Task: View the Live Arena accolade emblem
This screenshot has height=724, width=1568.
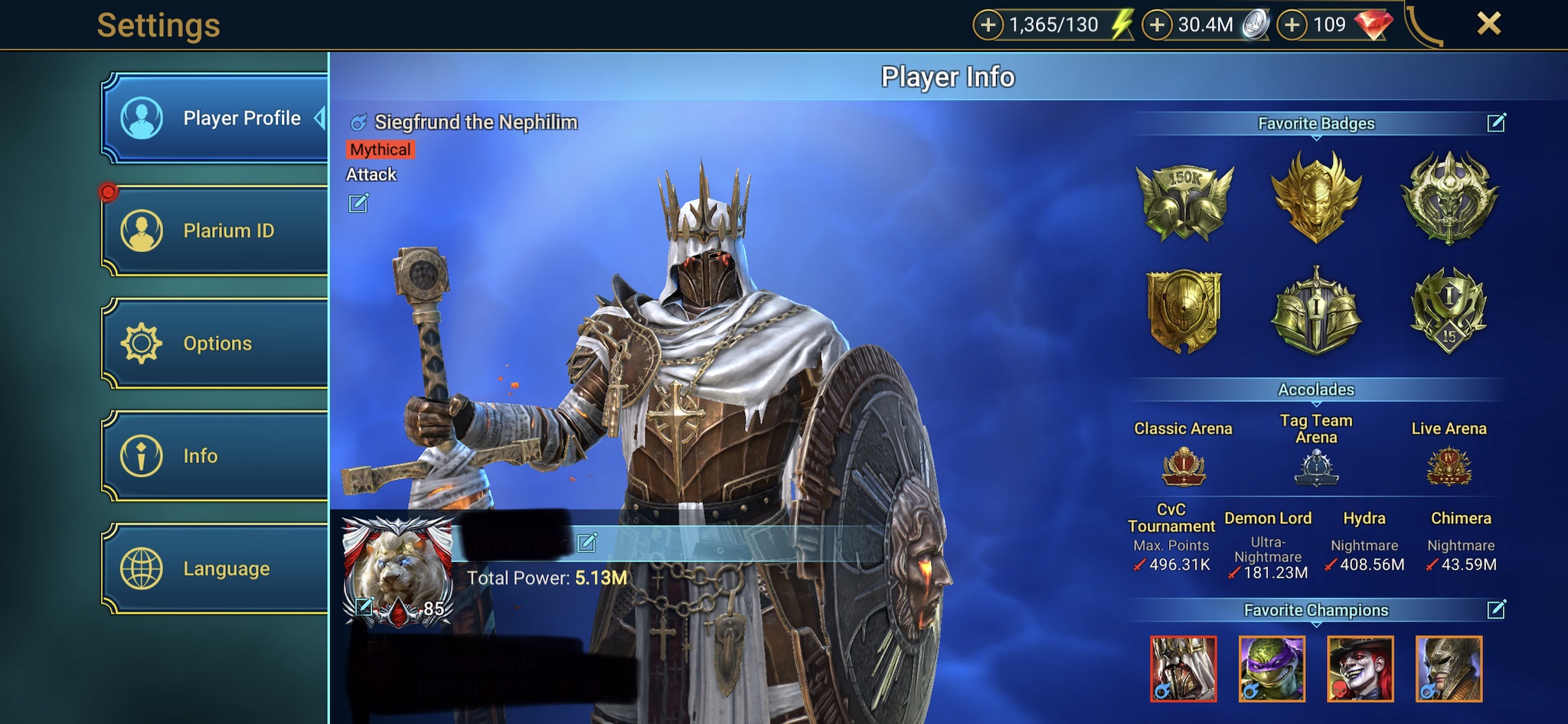Action: click(1449, 467)
